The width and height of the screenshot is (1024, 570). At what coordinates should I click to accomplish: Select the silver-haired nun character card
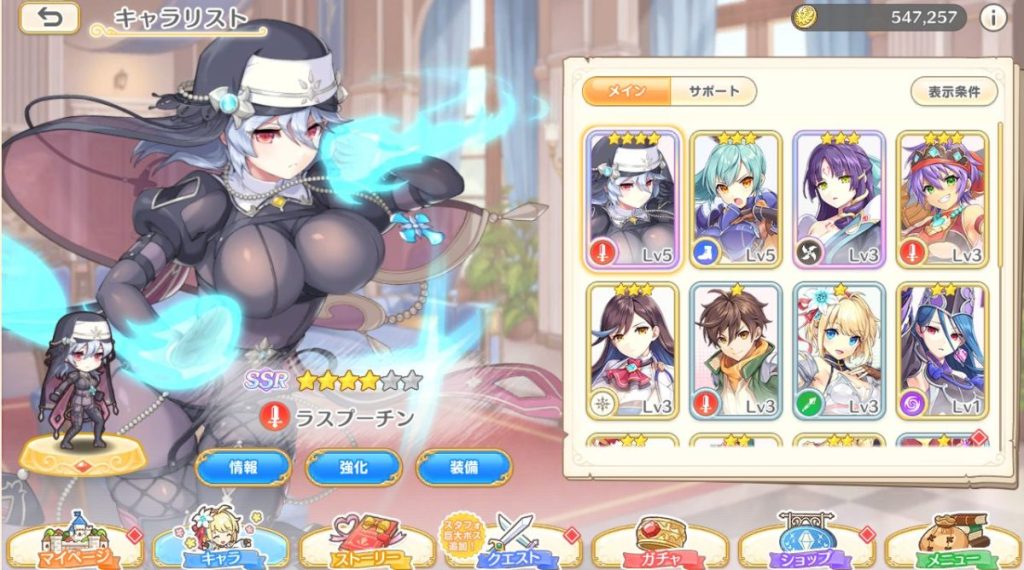click(x=633, y=200)
